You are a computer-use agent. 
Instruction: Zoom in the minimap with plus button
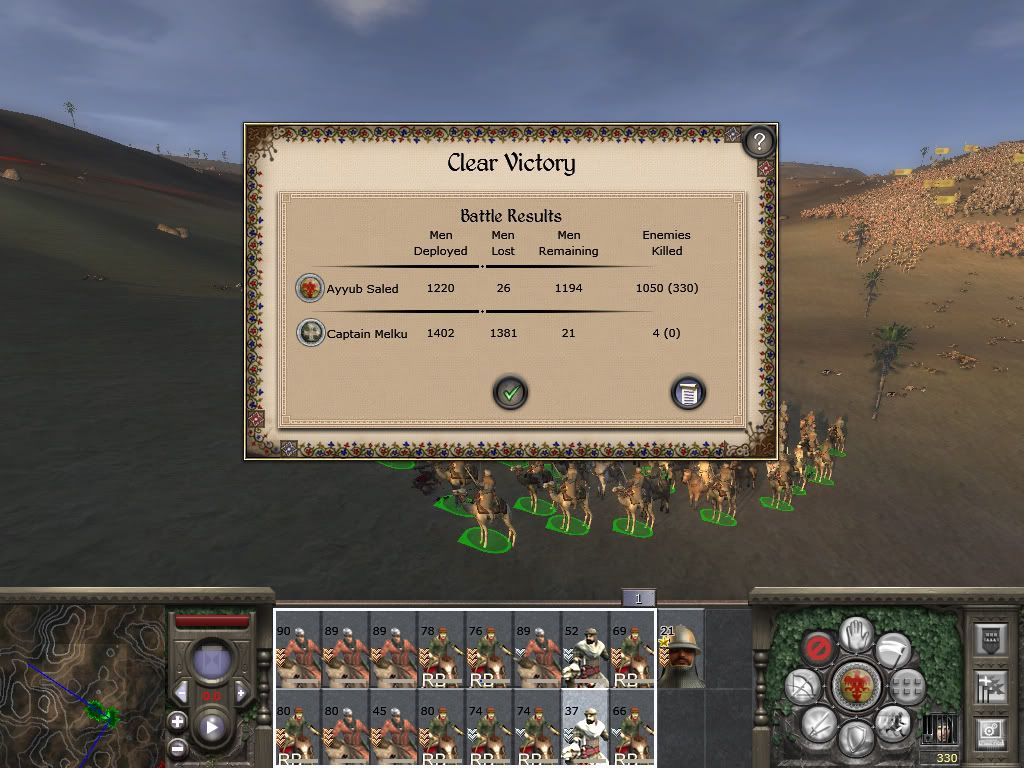177,720
